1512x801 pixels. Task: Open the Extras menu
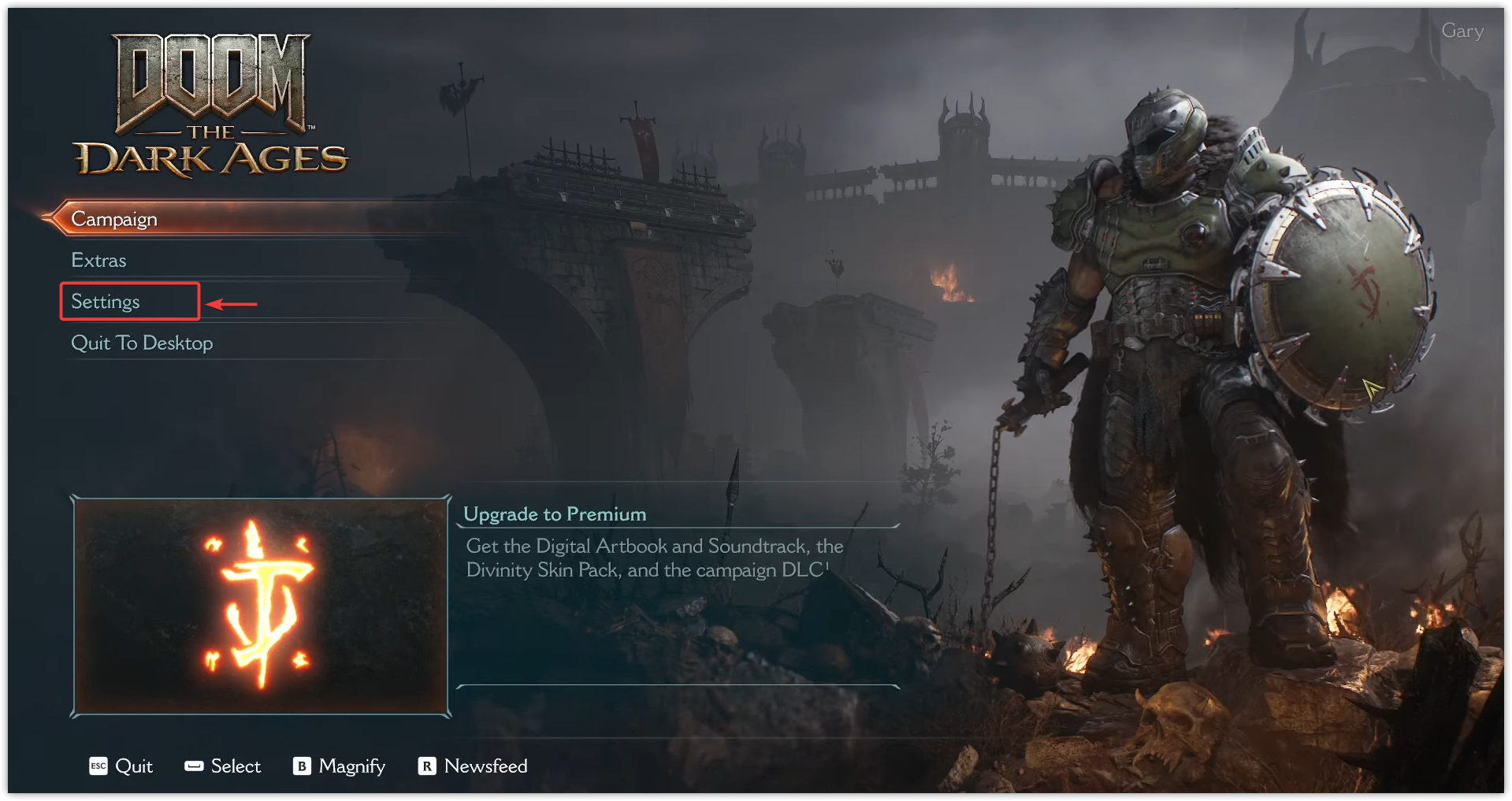click(x=99, y=261)
